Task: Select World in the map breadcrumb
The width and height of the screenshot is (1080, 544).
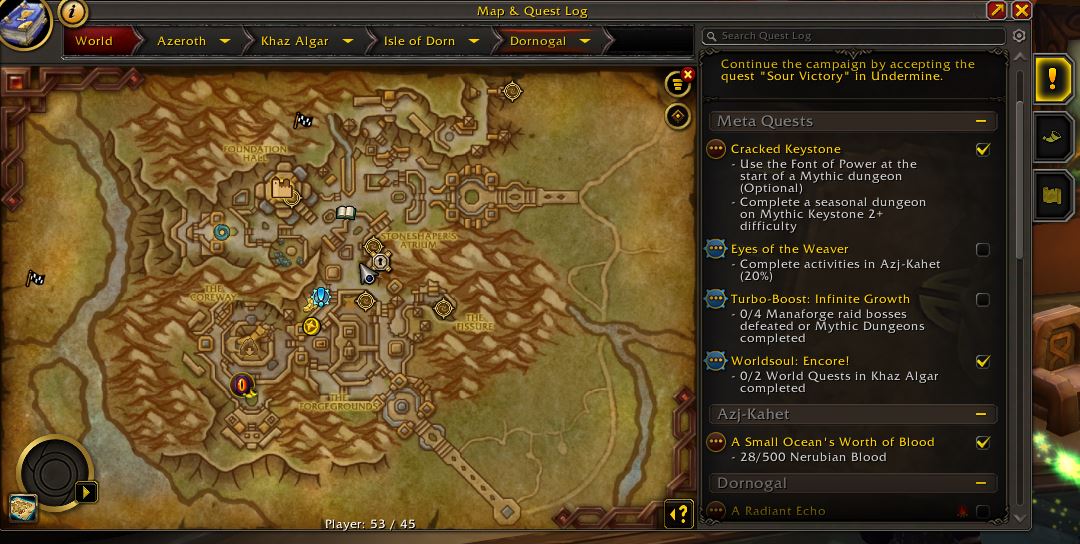Action: (x=94, y=41)
